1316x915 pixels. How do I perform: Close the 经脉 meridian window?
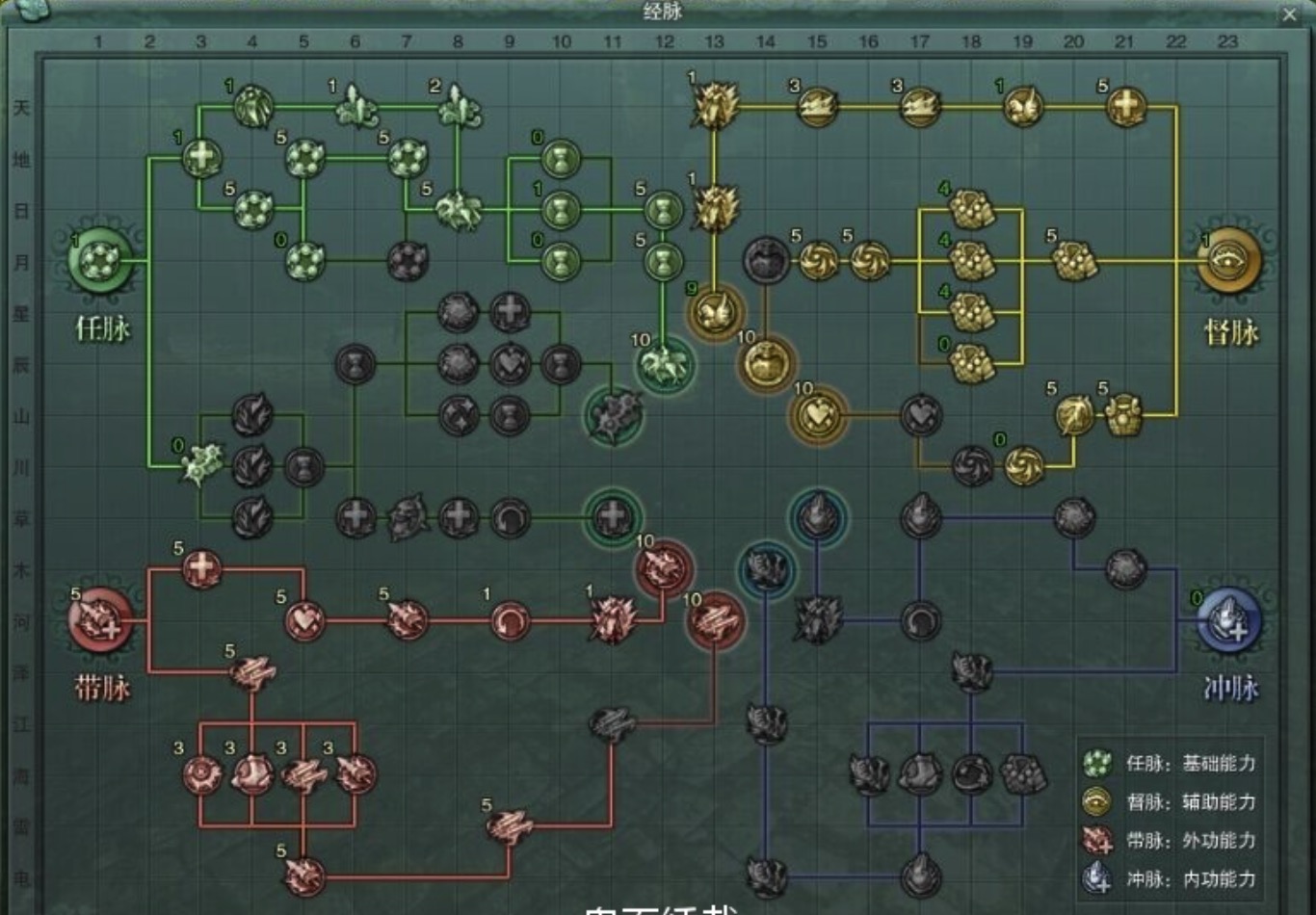point(1289,14)
